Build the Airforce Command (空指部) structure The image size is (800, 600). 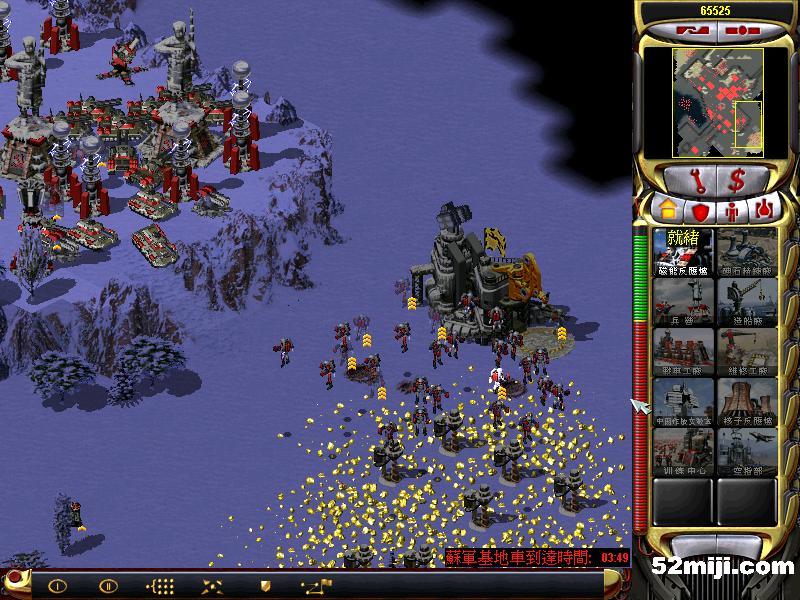[747, 452]
